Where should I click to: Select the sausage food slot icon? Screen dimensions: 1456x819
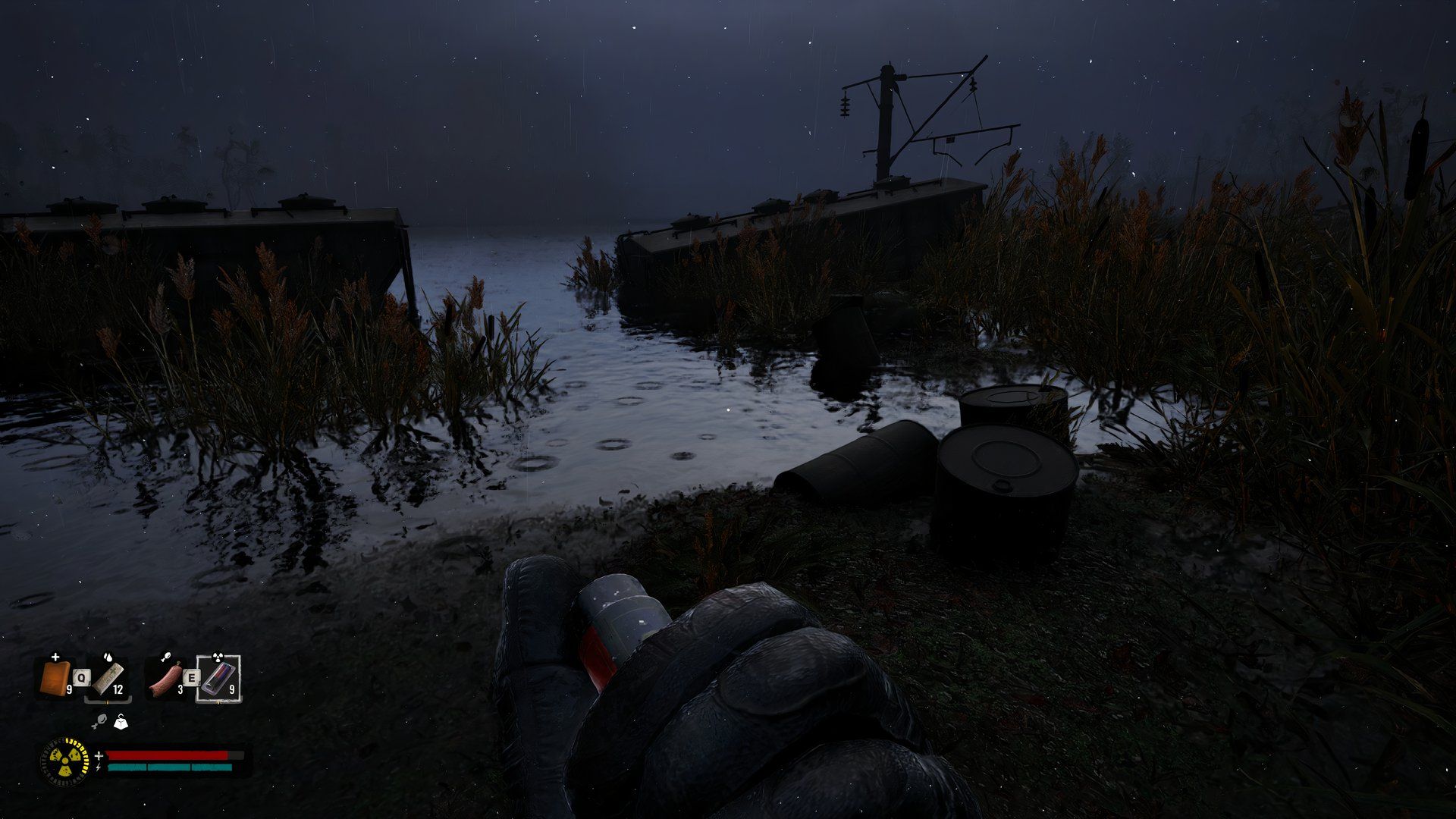[165, 679]
